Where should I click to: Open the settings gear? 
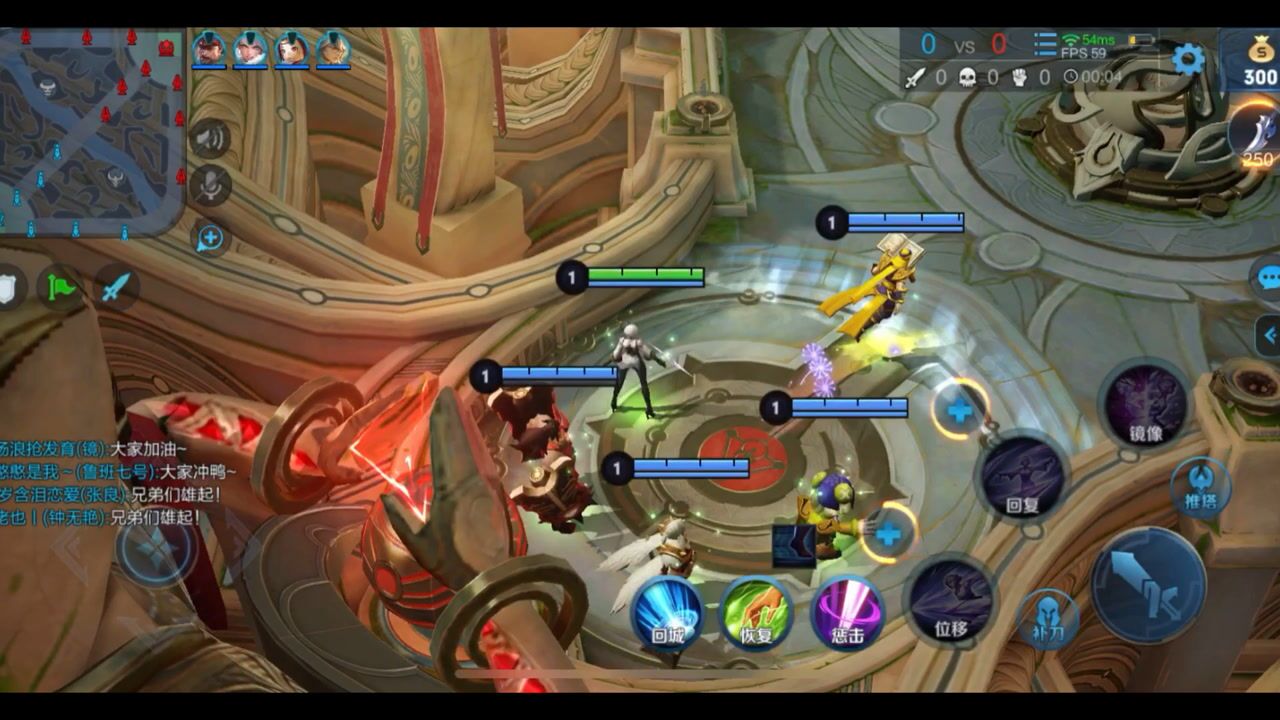1188,60
